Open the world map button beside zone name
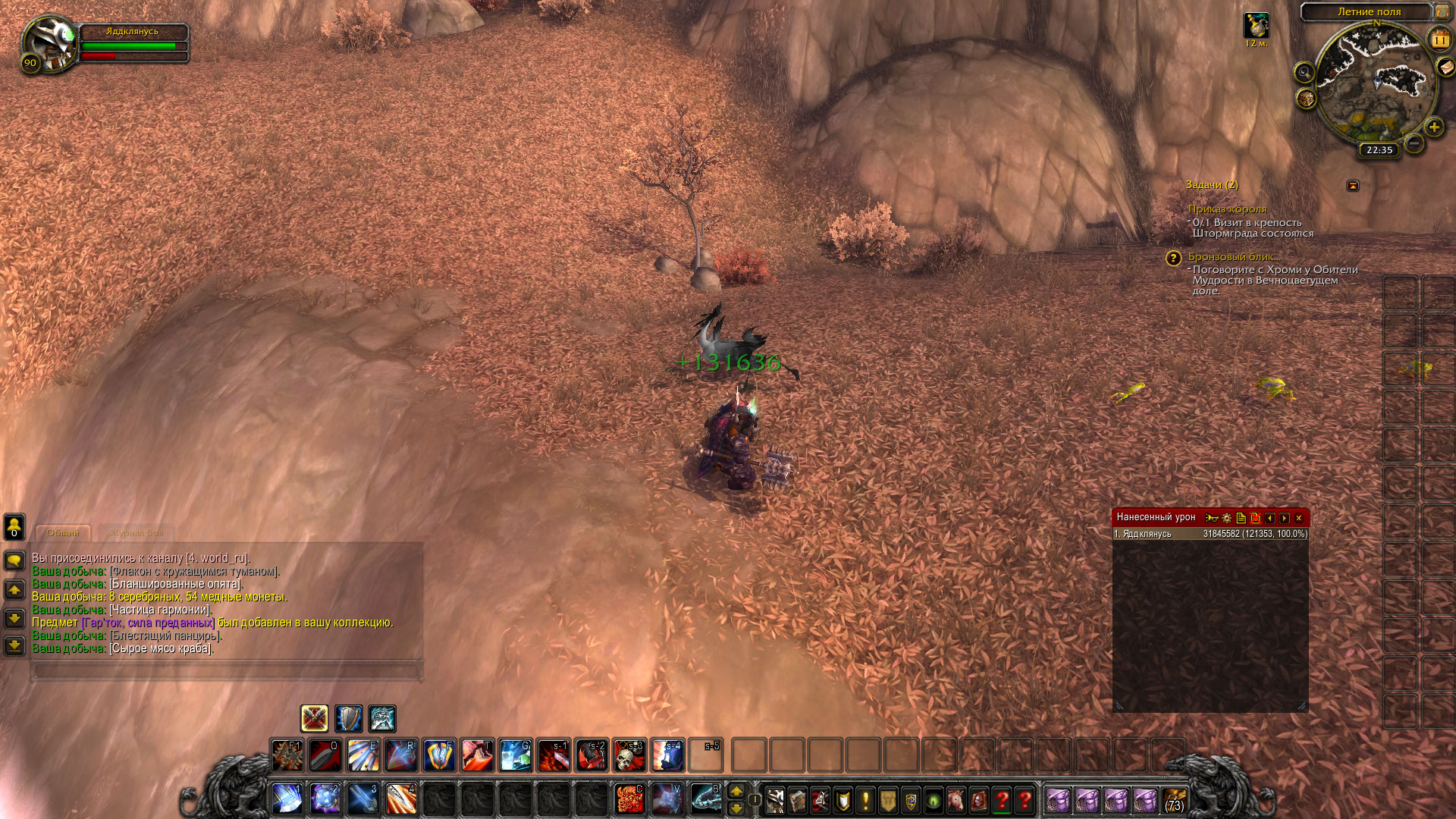Image resolution: width=1456 pixels, height=819 pixels. 1442,11
